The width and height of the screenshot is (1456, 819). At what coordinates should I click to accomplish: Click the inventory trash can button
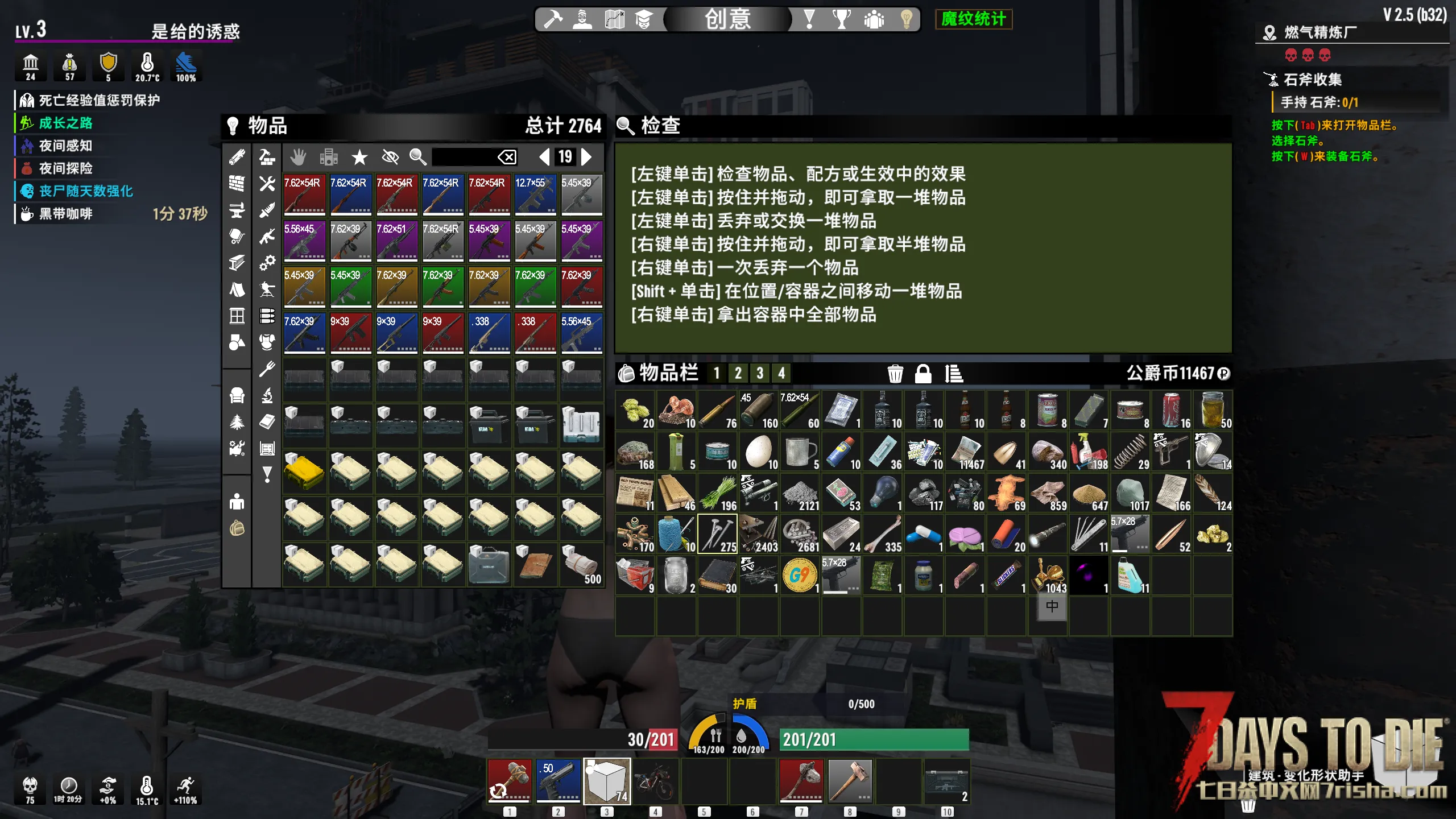[x=895, y=374]
